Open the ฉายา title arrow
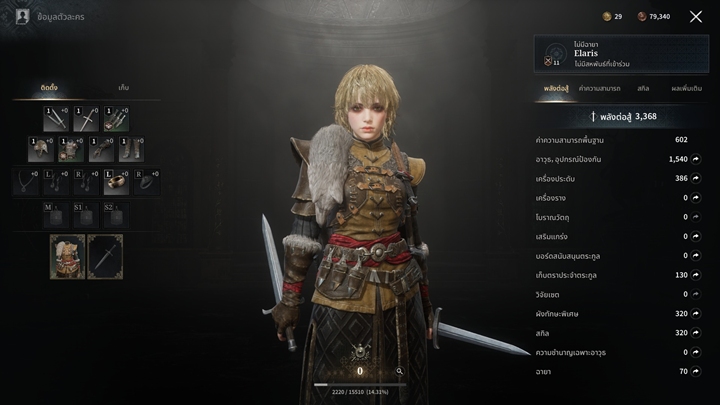This screenshot has height=405, width=720. [696, 371]
